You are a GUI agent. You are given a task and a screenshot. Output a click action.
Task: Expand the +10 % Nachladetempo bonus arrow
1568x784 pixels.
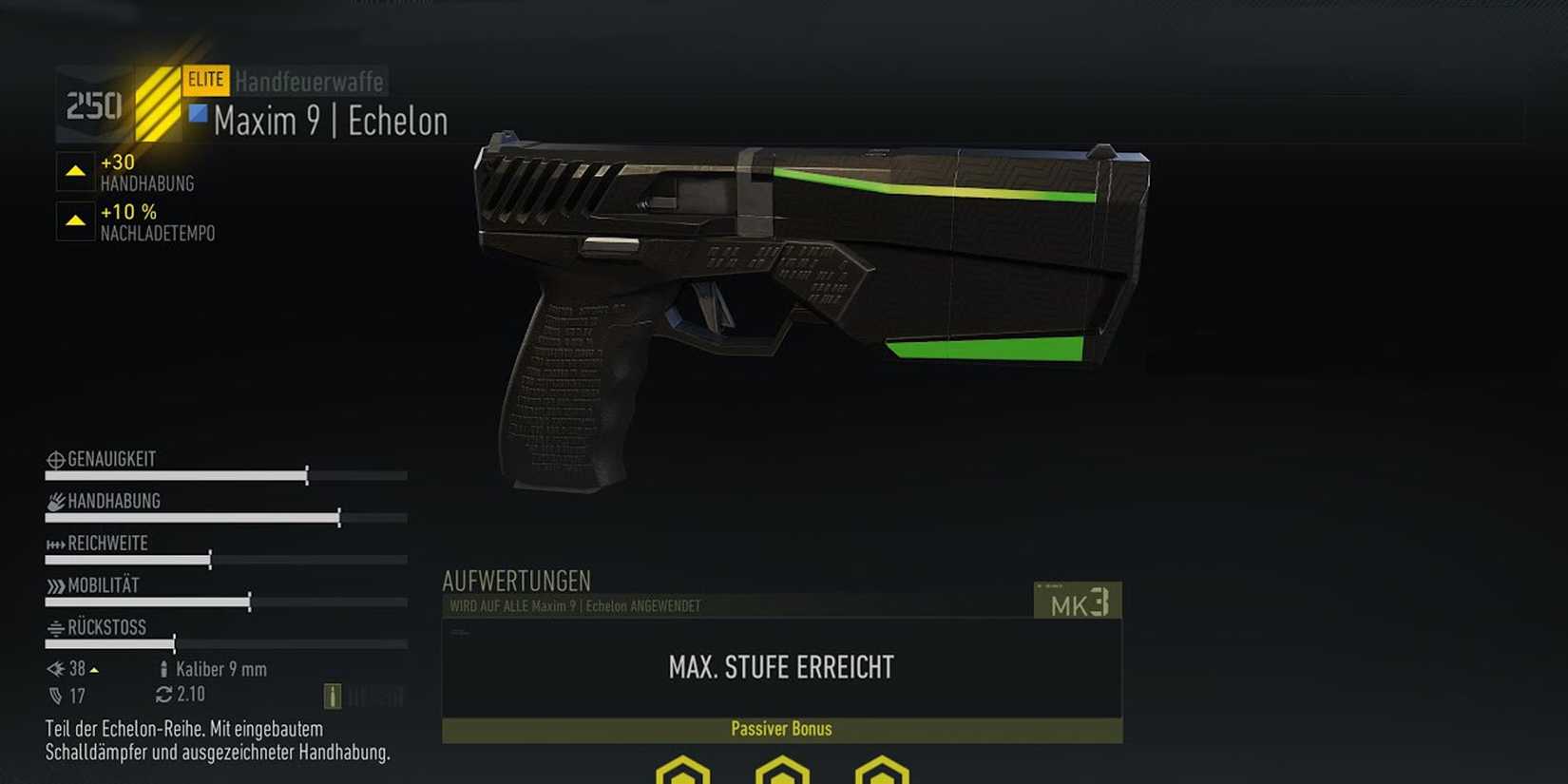pos(75,221)
